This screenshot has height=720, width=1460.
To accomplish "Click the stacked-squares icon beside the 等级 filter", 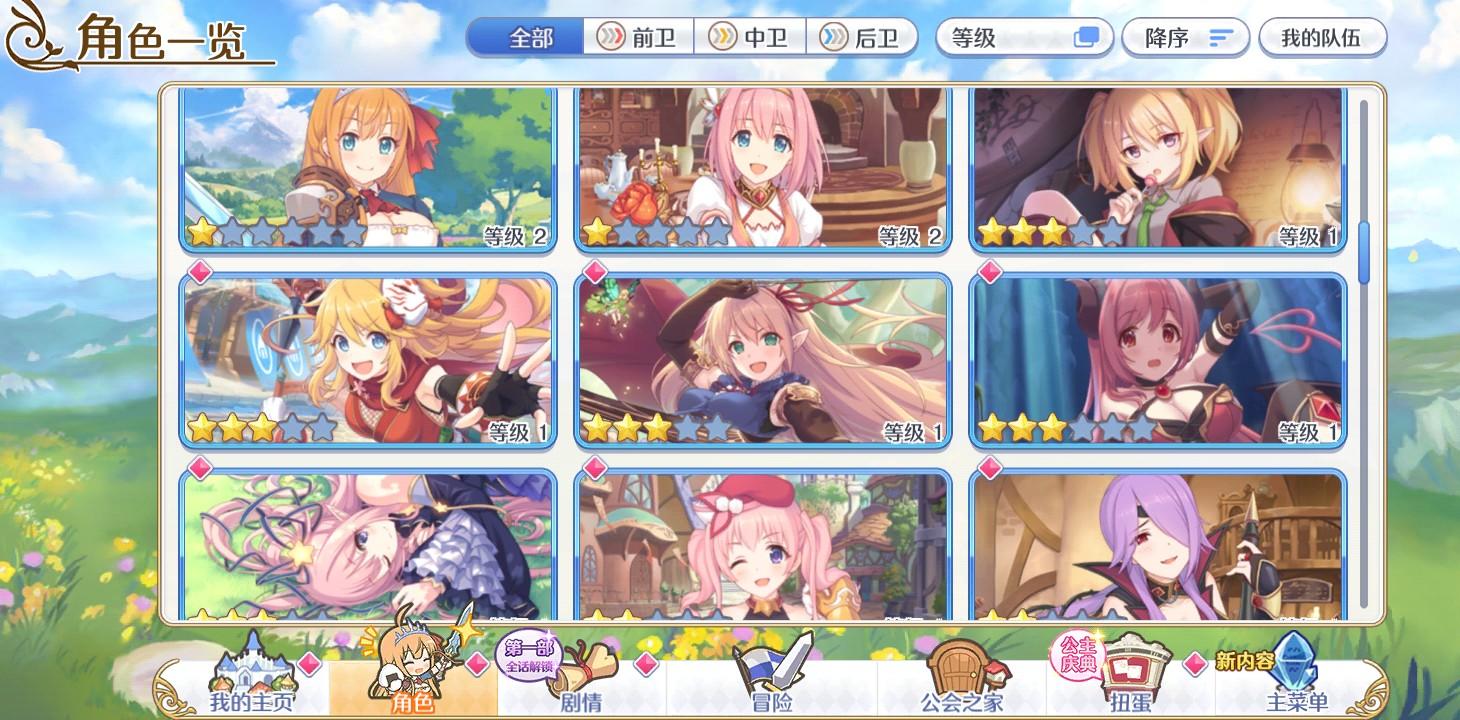I will (x=1087, y=37).
